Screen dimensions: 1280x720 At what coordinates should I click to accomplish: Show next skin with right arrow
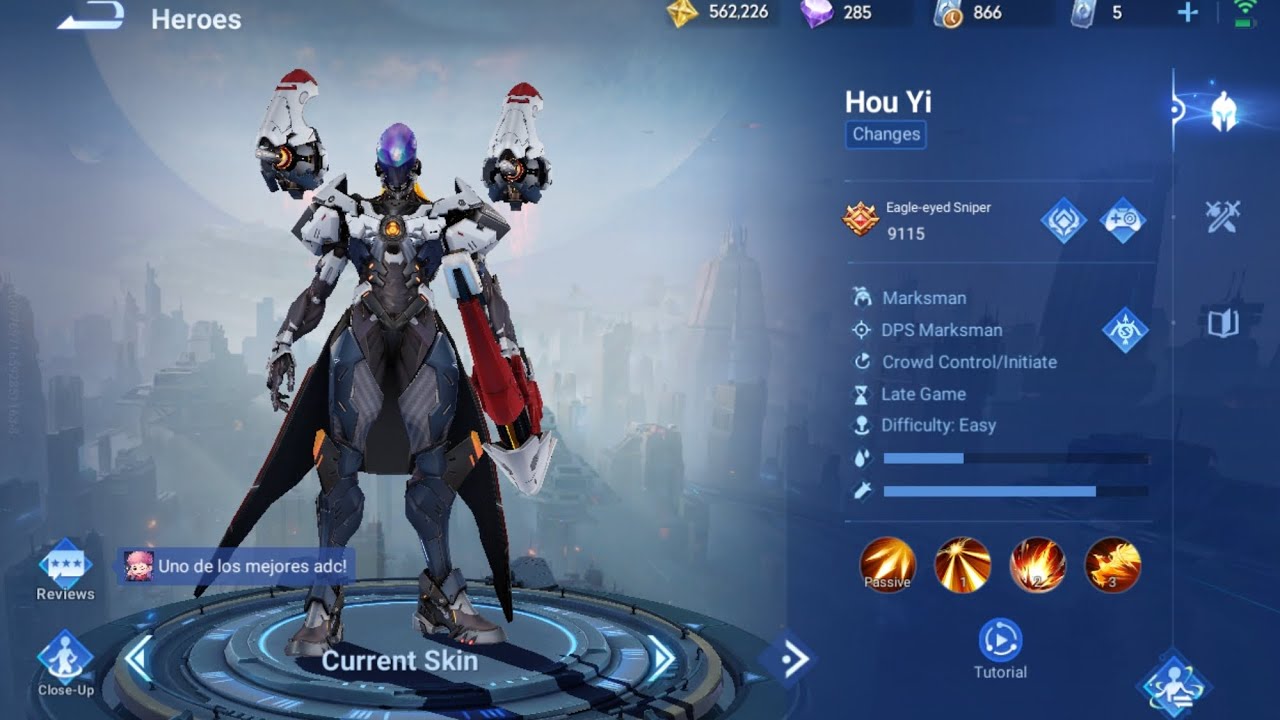pos(661,657)
